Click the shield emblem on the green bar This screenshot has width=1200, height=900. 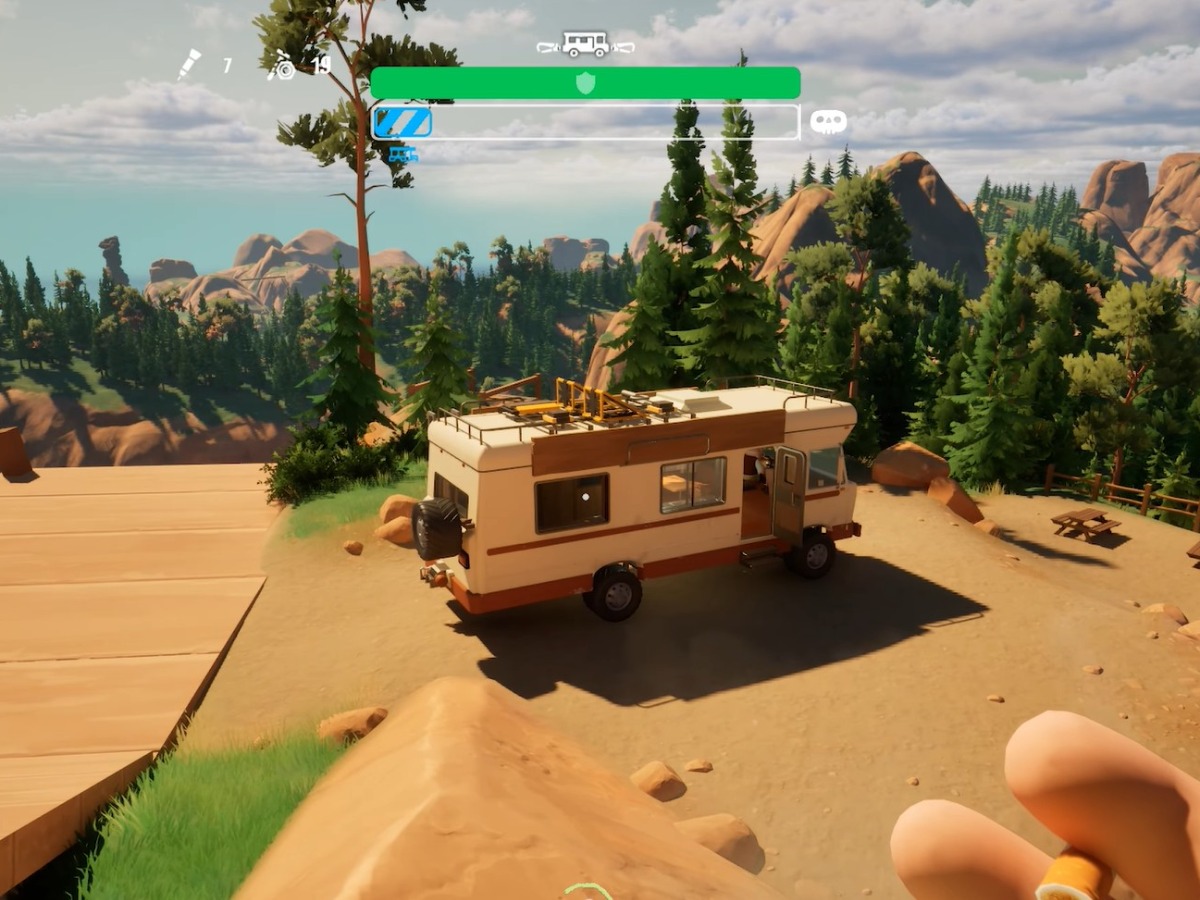(585, 83)
